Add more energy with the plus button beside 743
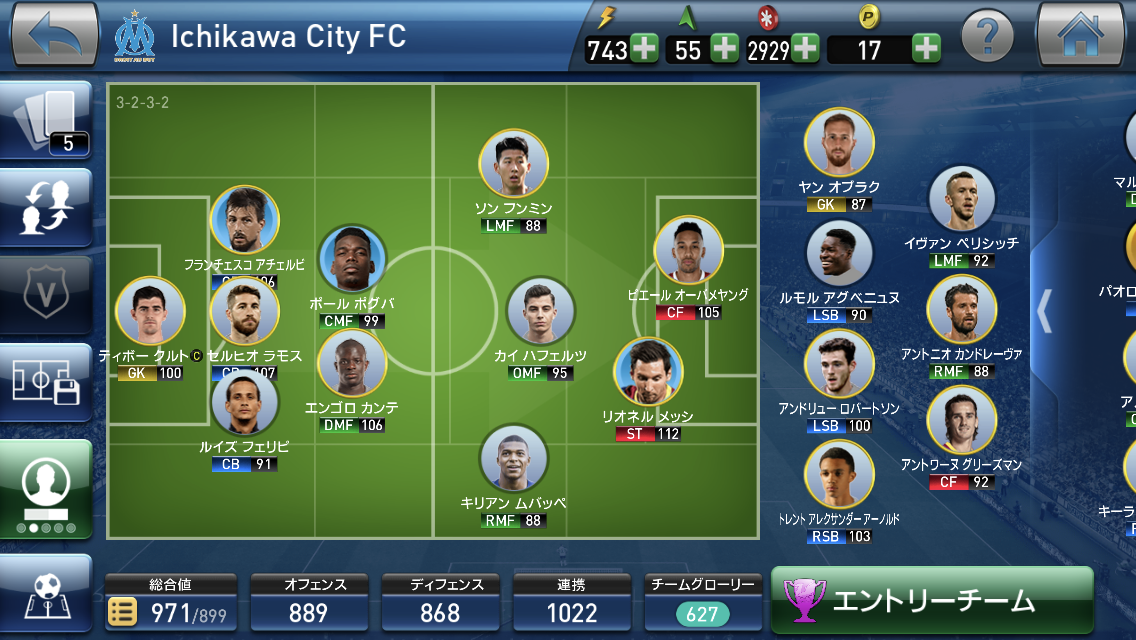 (x=645, y=48)
